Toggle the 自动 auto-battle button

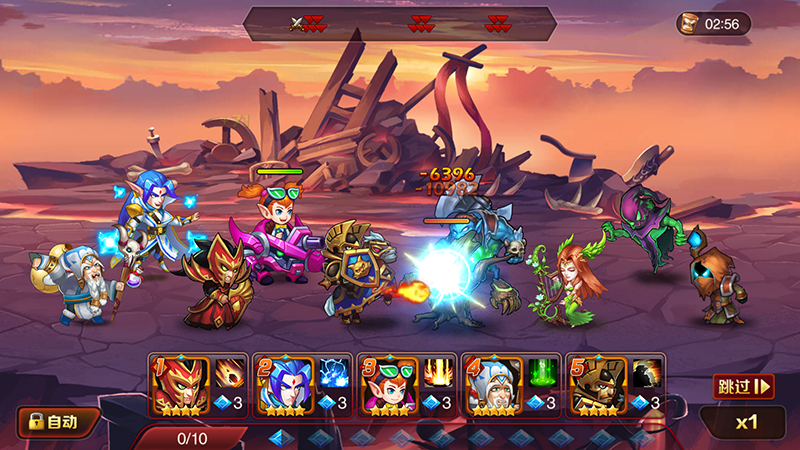point(59,421)
